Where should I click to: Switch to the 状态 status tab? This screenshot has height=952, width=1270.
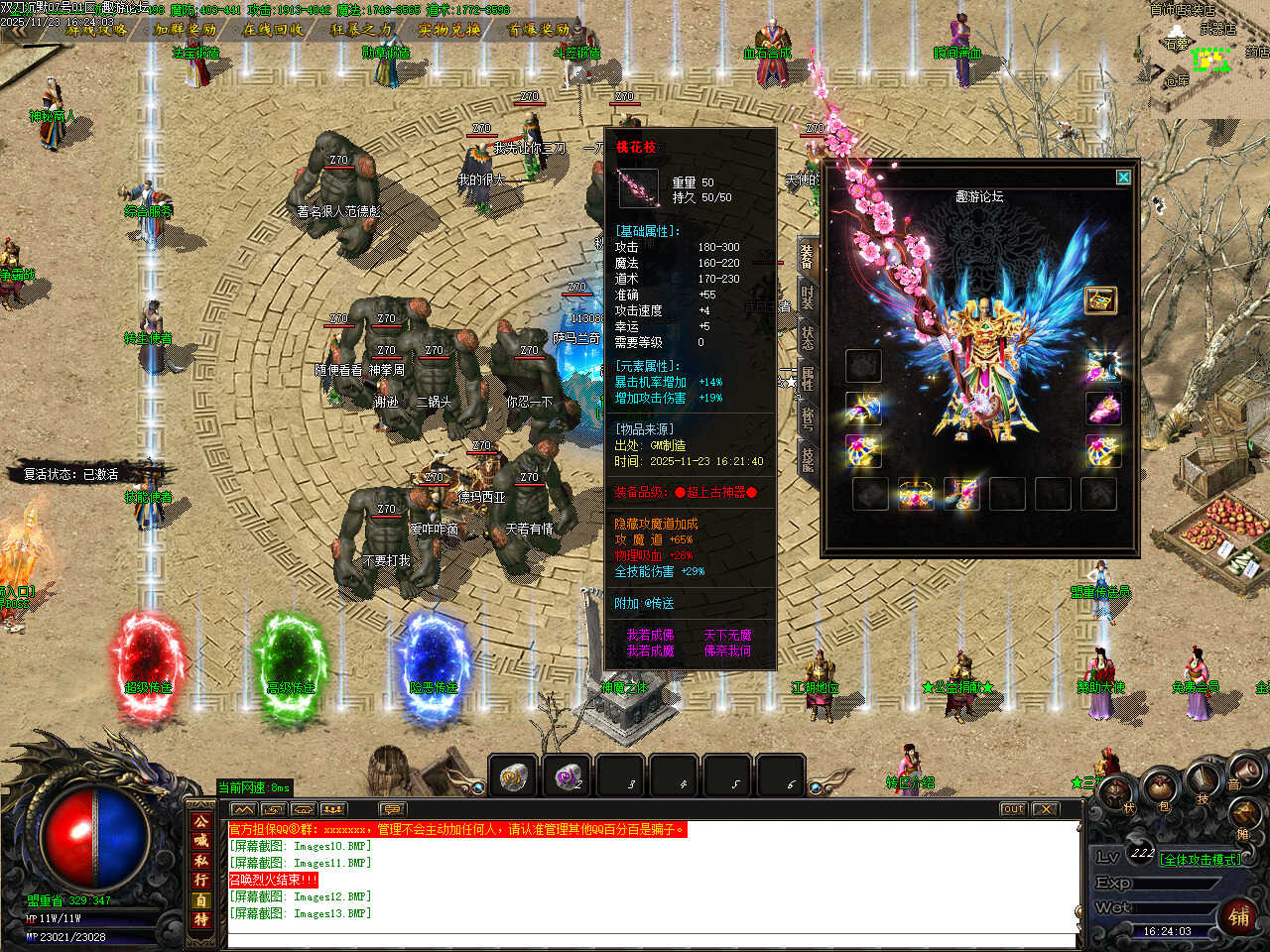(808, 336)
